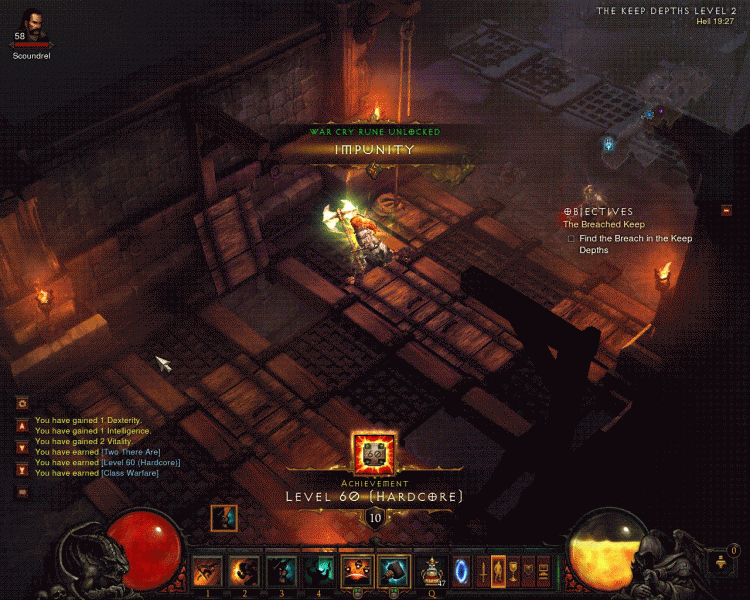The image size is (750, 600).
Task: Drink the health potion in slot Q
Action: (433, 571)
